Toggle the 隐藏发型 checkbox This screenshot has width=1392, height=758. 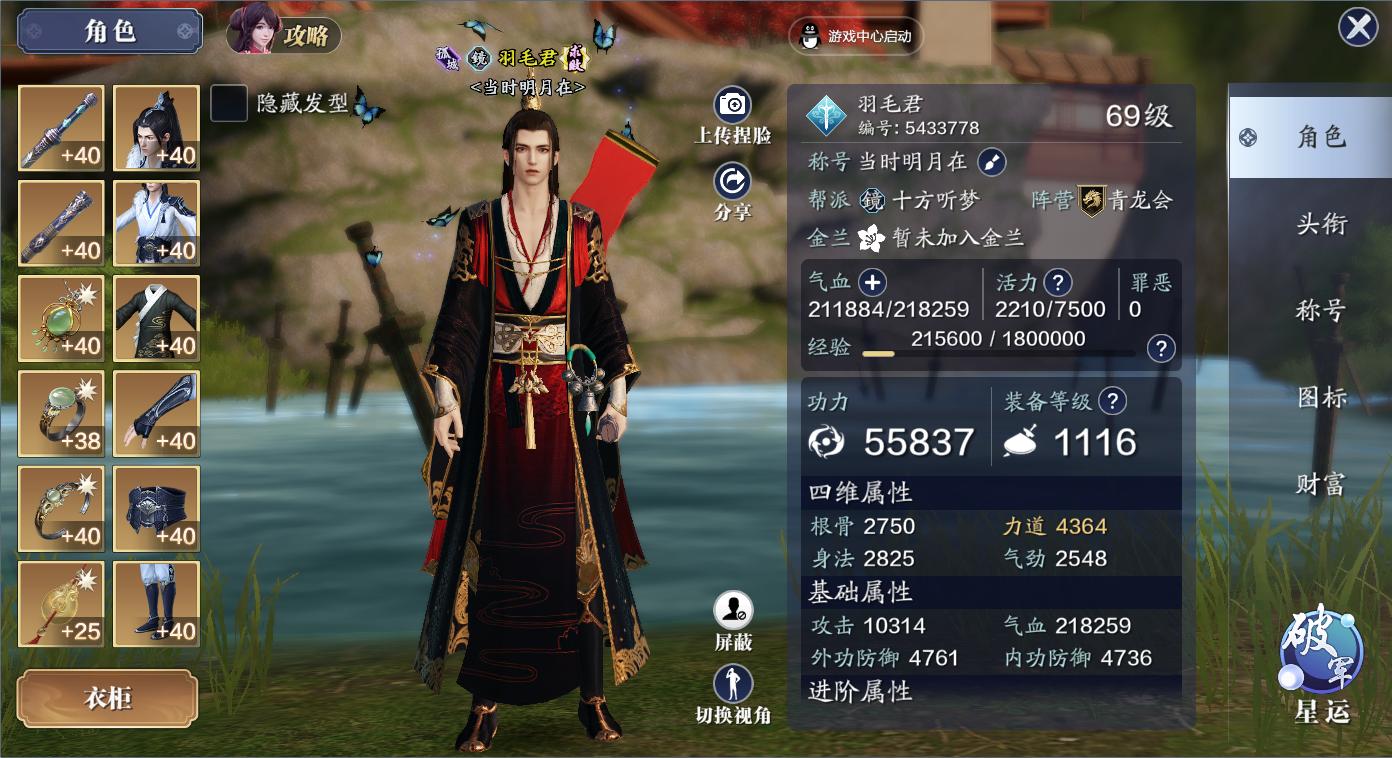click(x=229, y=103)
